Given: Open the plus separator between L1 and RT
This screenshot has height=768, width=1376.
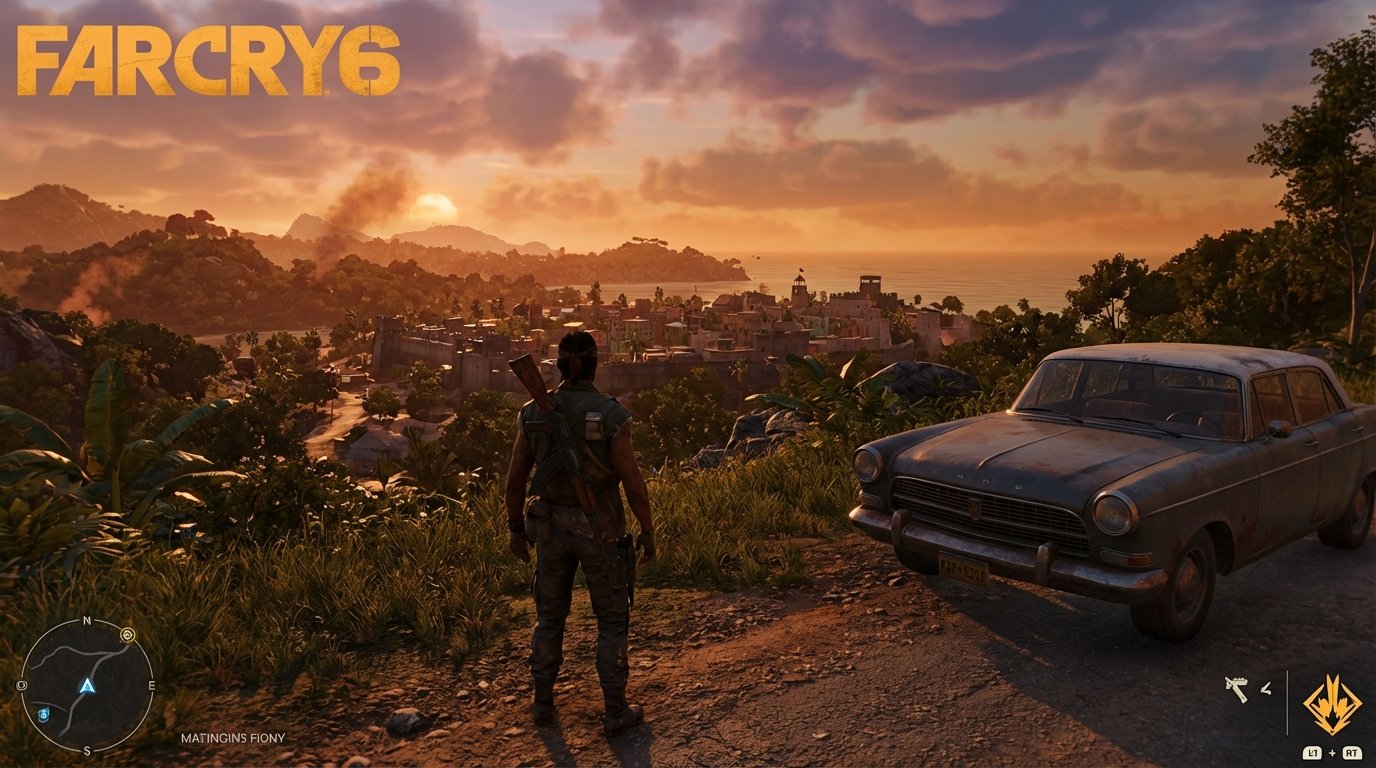Looking at the screenshot, I should 1332,753.
